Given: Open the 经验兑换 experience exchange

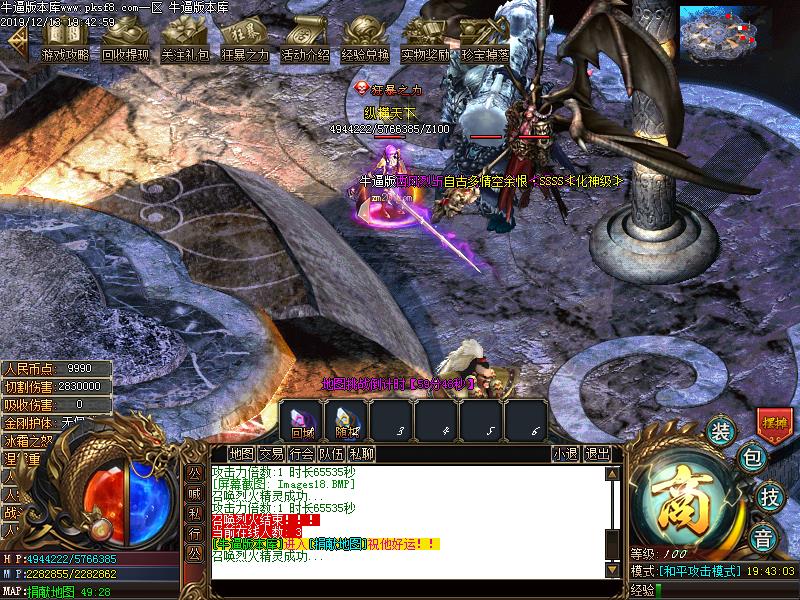Looking at the screenshot, I should tap(365, 42).
